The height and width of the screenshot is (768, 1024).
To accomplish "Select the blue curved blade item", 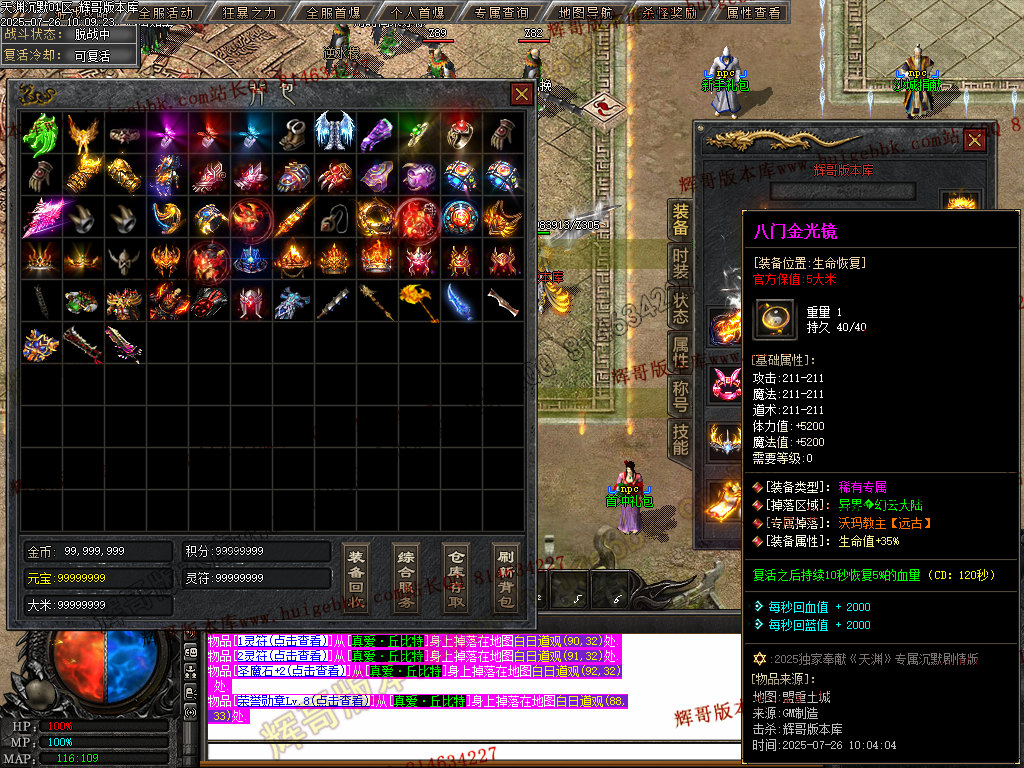I will (461, 302).
